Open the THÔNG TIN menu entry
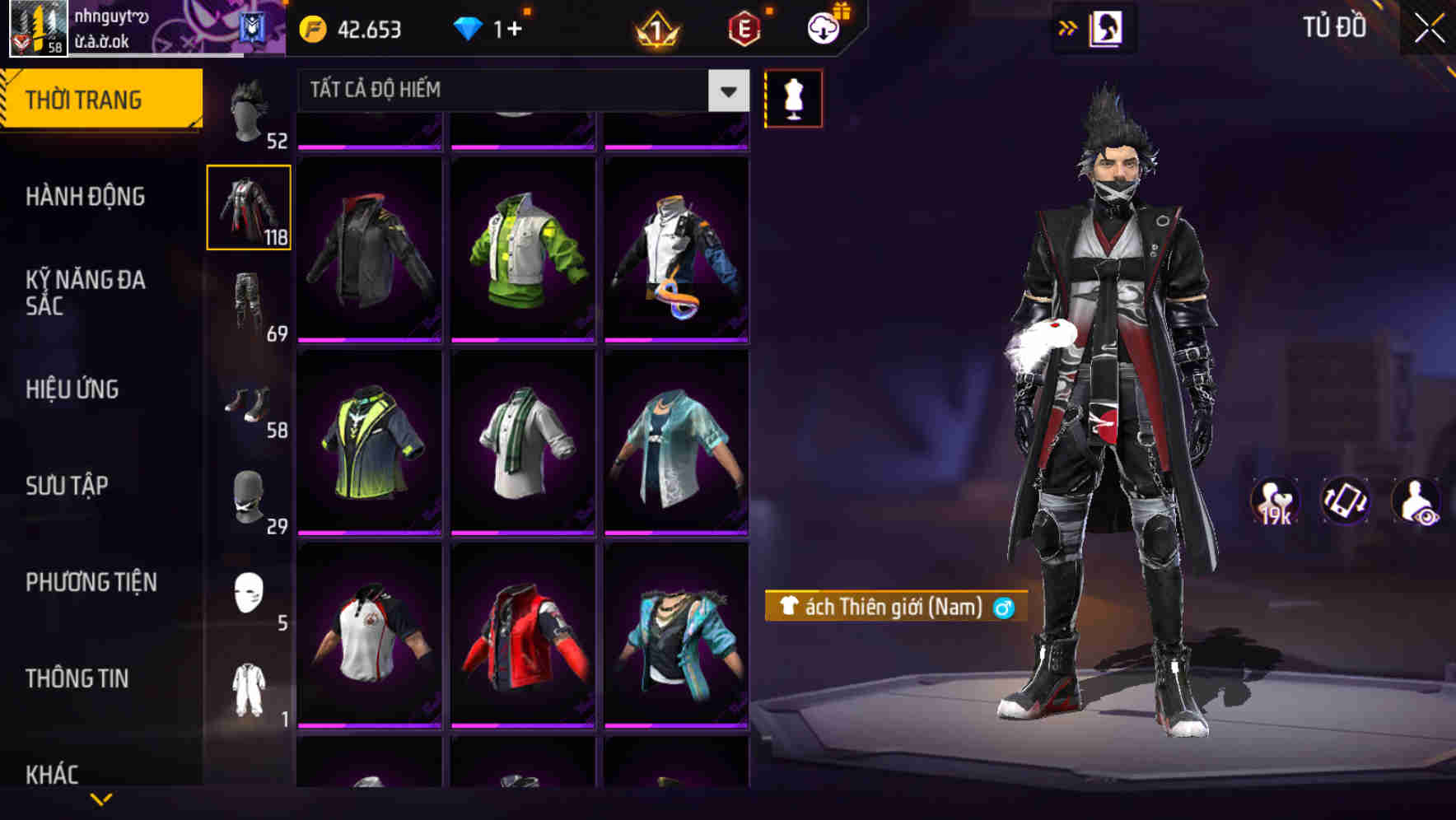 [79, 678]
